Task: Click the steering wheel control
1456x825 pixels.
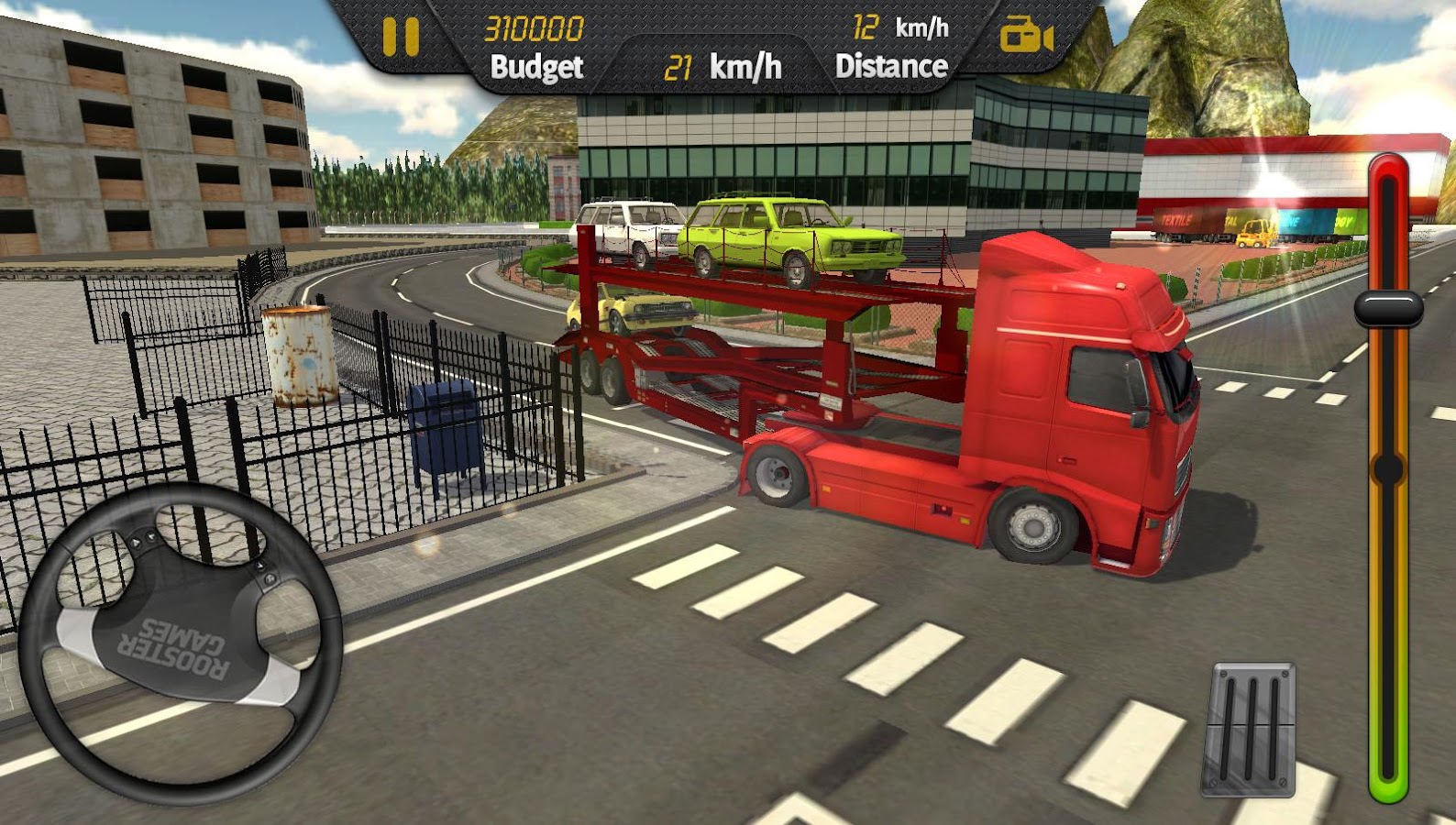Action: click(181, 643)
